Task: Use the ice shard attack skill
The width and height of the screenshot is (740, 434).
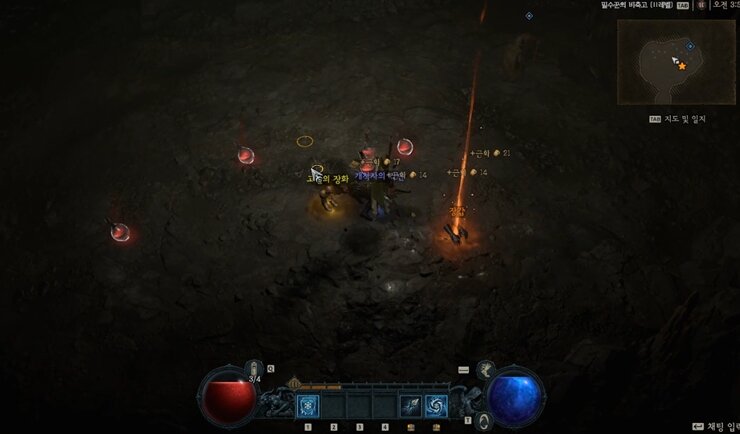Action: coord(410,405)
